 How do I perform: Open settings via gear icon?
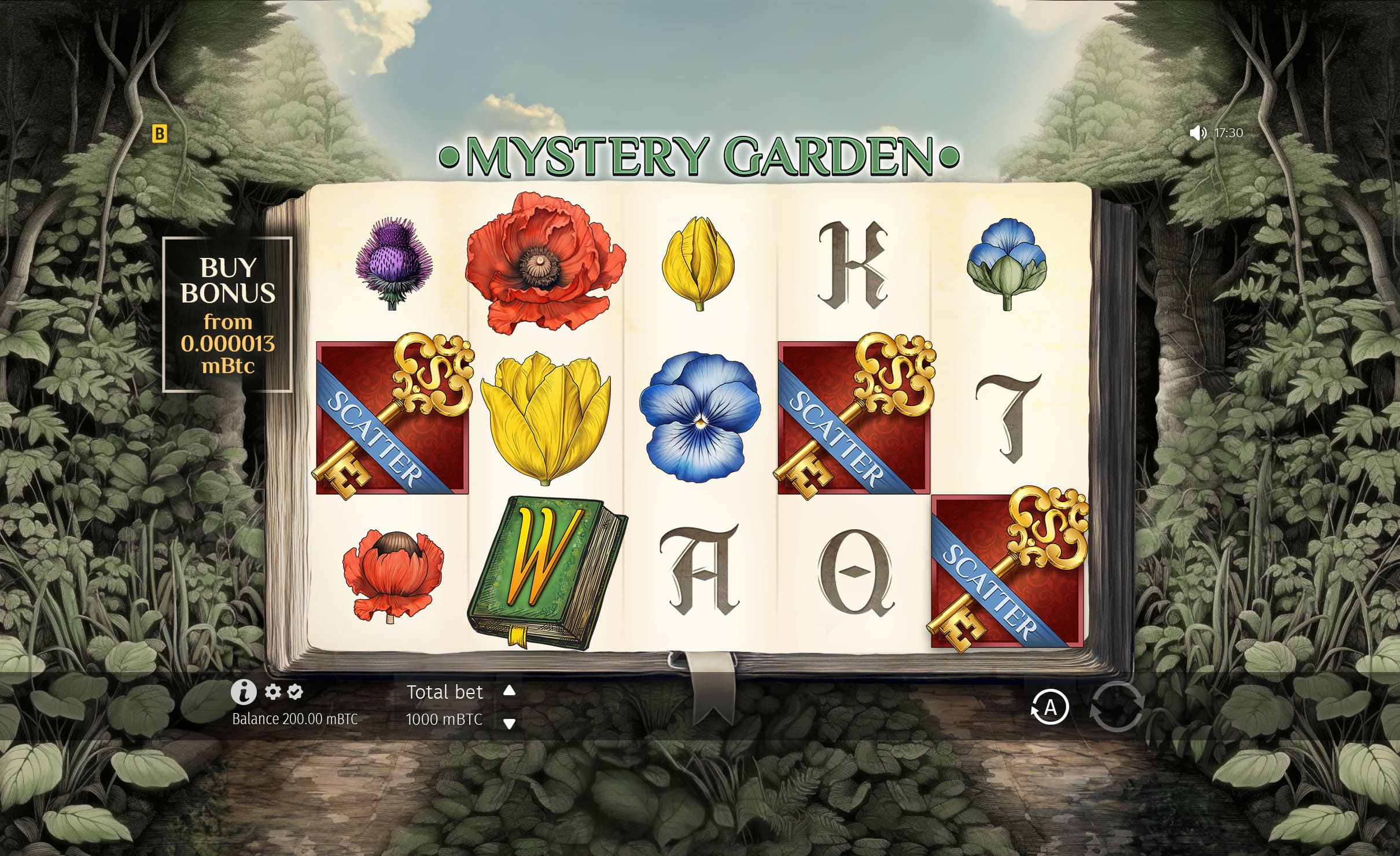[x=272, y=692]
